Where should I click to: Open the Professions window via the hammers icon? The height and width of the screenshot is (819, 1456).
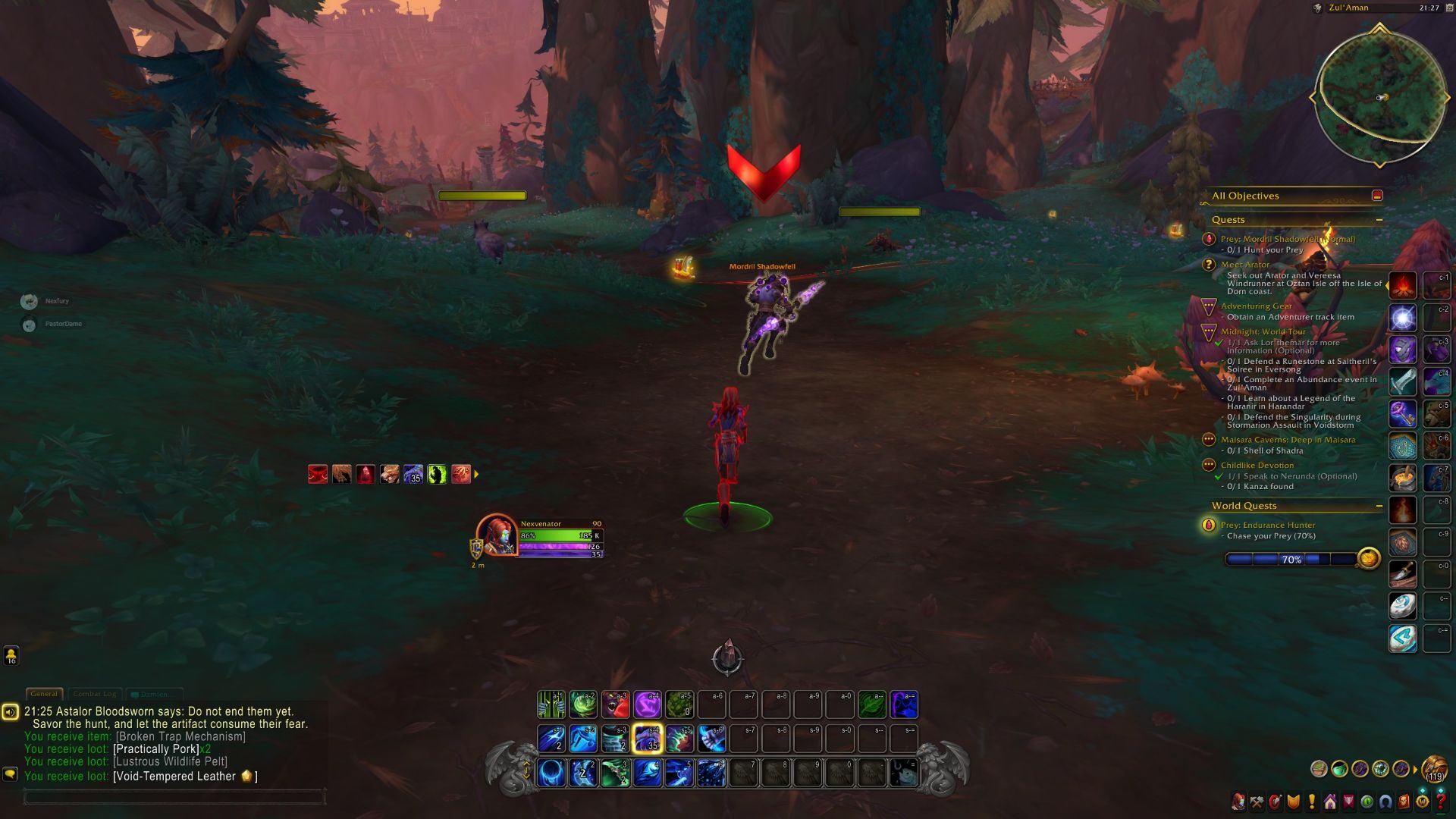pos(1257,802)
